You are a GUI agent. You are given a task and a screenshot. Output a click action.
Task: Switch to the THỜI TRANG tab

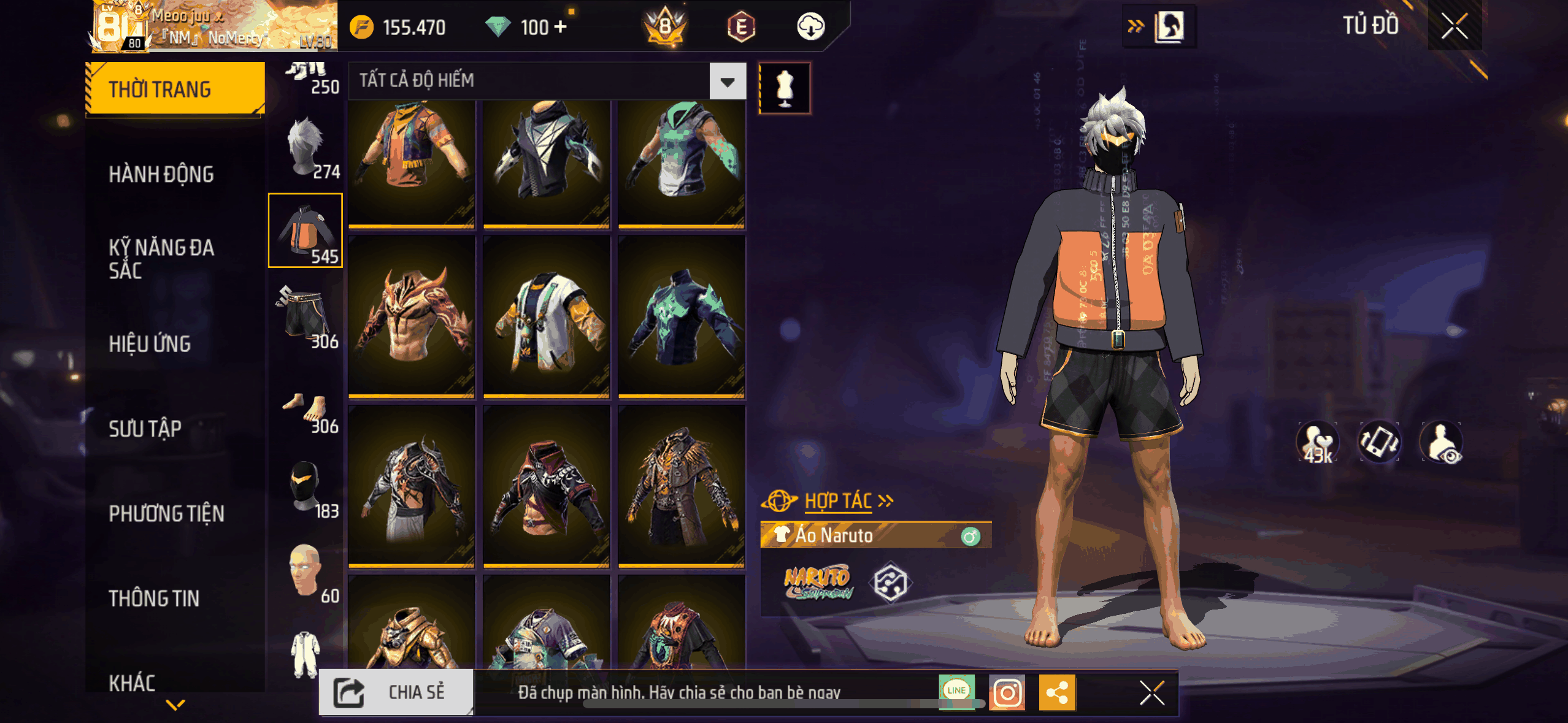(x=175, y=89)
